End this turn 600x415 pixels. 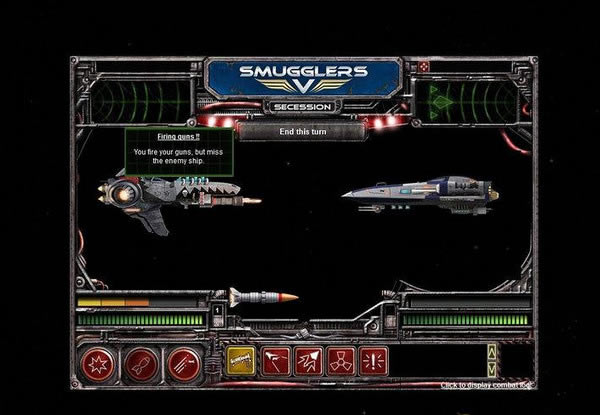(x=300, y=130)
